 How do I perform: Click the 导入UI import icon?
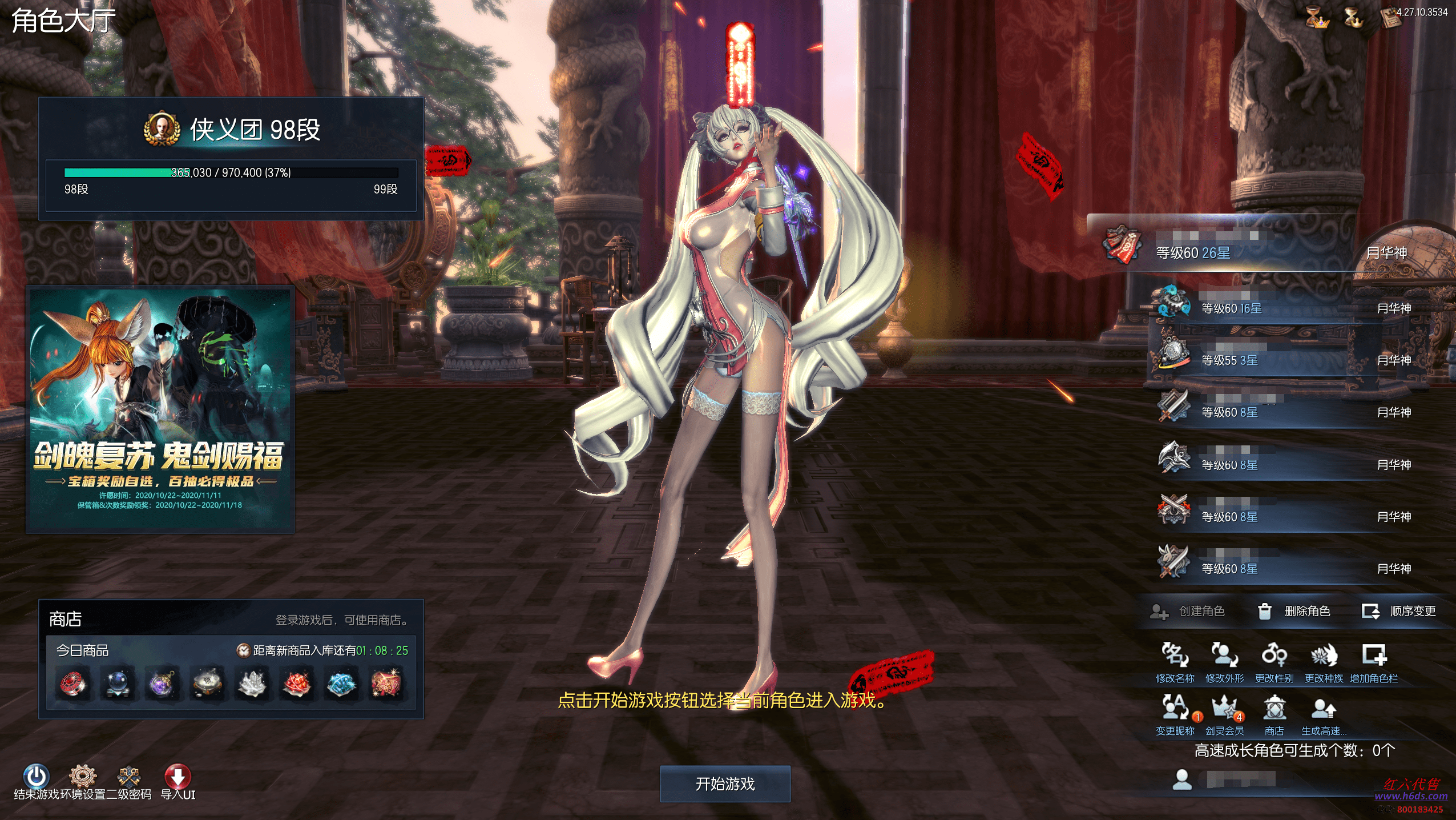click(178, 777)
